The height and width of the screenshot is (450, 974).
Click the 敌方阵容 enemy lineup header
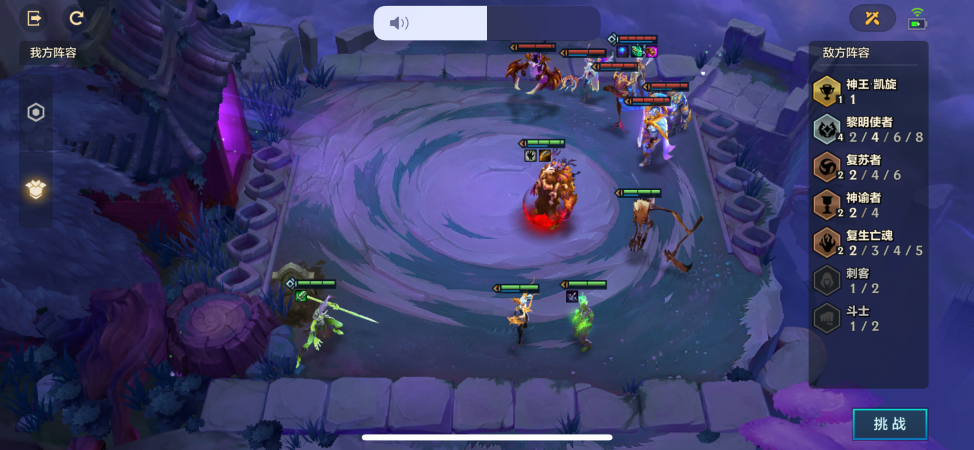pyautogui.click(x=846, y=53)
